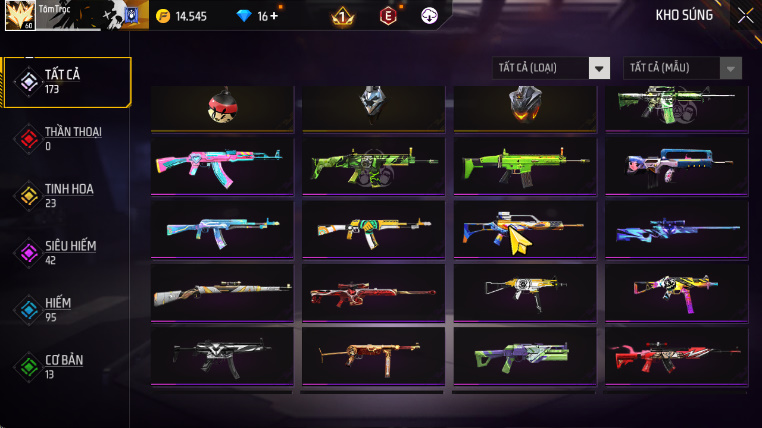Expand the Tất Cả (Mẫu) dropdown
Viewport: 762px width, 428px height.
[x=683, y=68]
